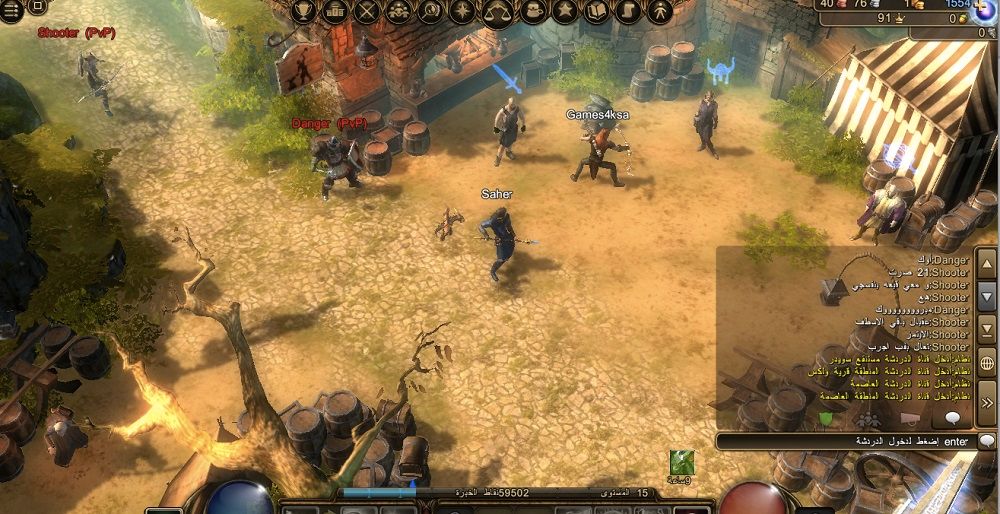Click the compass star icon
The height and width of the screenshot is (514, 1000).
coord(463,12)
